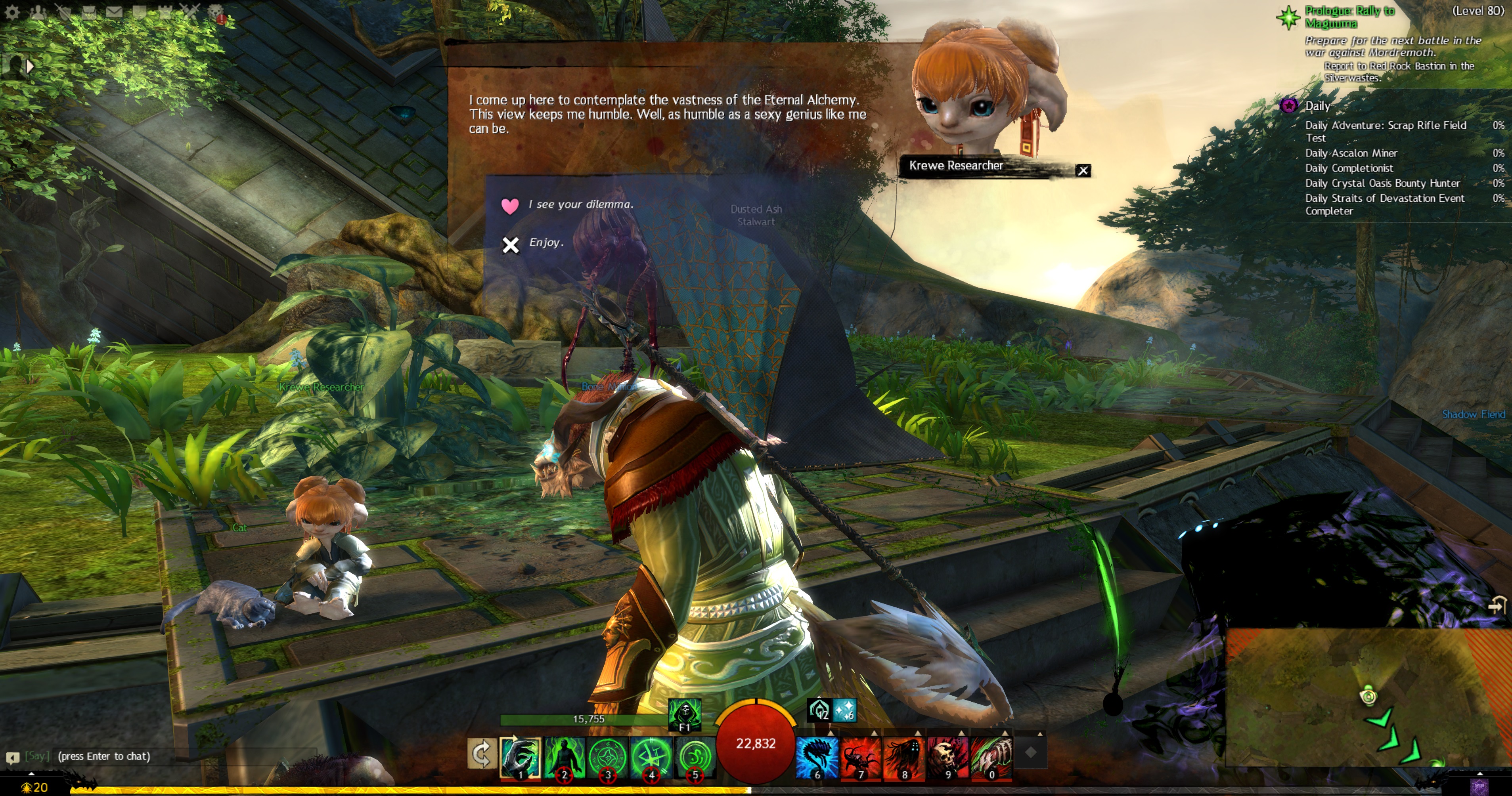Screen dimensions: 1512x796
Task: Close the Krewe Researcher dialogue window
Action: (x=1083, y=171)
